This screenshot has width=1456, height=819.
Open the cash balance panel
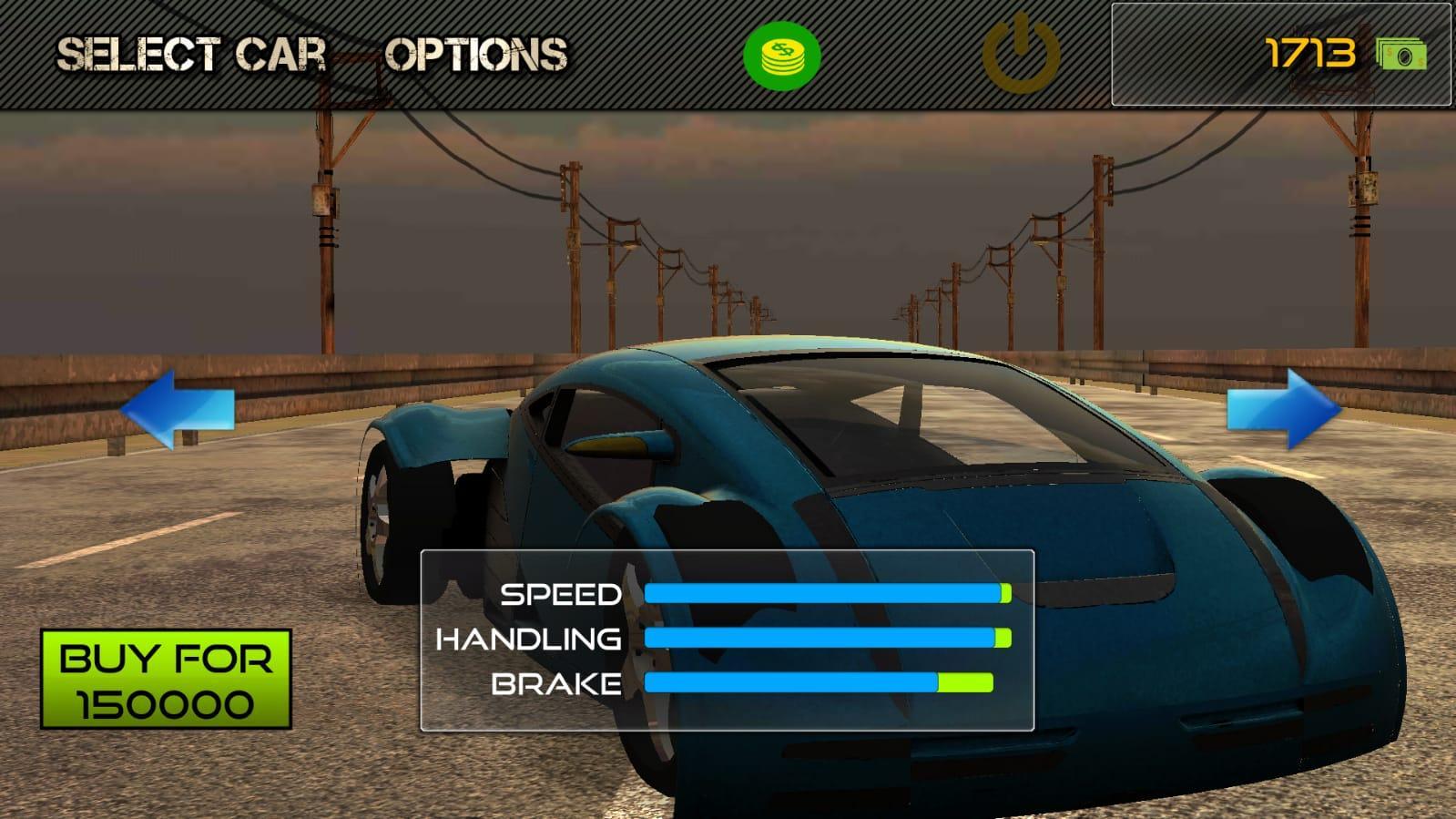click(1280, 55)
